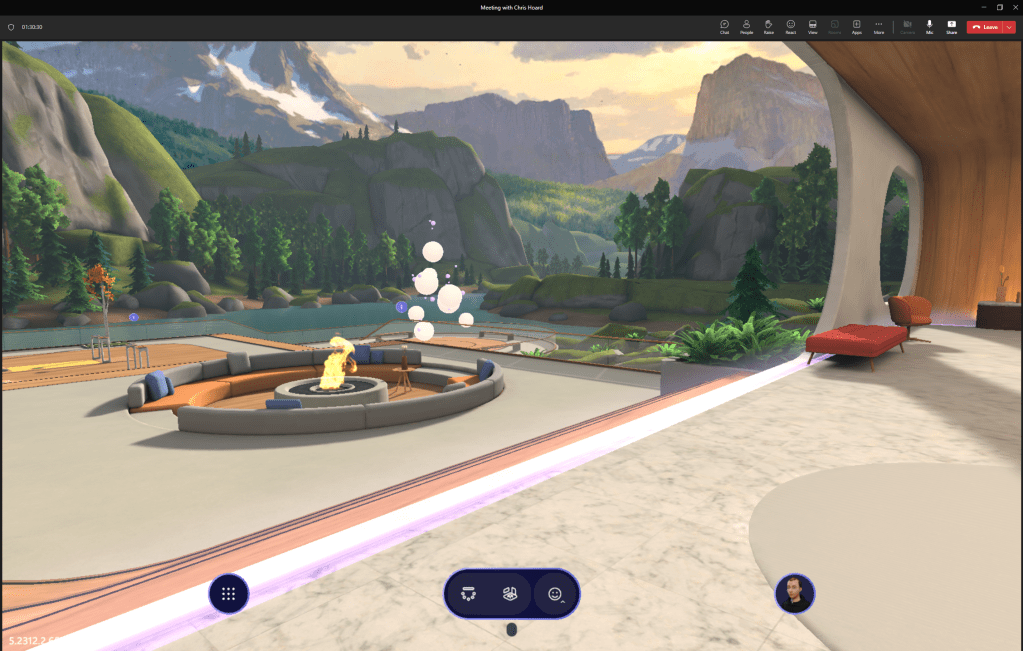Leave the meeting
Image resolution: width=1023 pixels, height=651 pixels.
click(984, 27)
